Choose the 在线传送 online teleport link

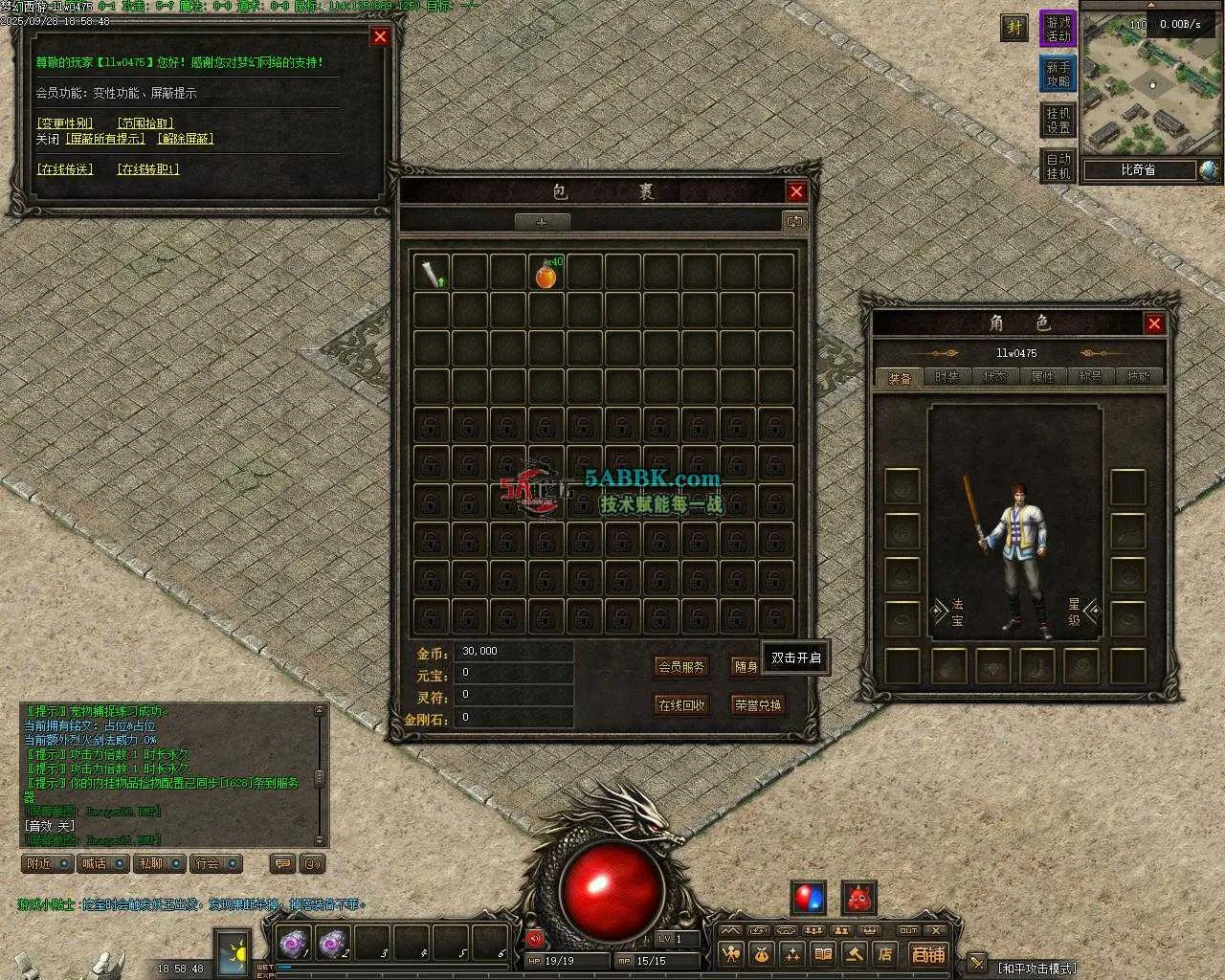(x=65, y=169)
